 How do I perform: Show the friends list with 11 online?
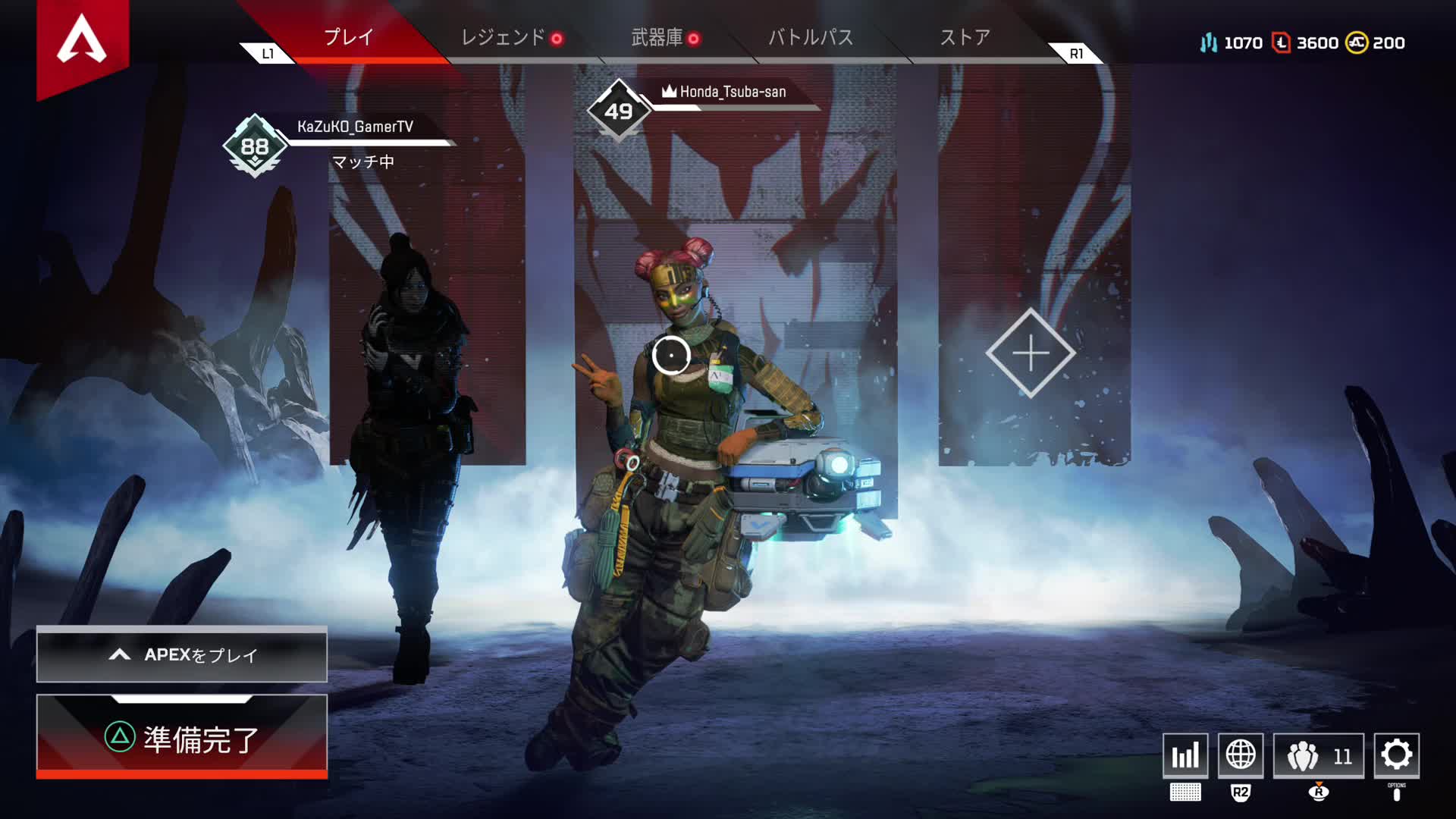click(x=1319, y=755)
